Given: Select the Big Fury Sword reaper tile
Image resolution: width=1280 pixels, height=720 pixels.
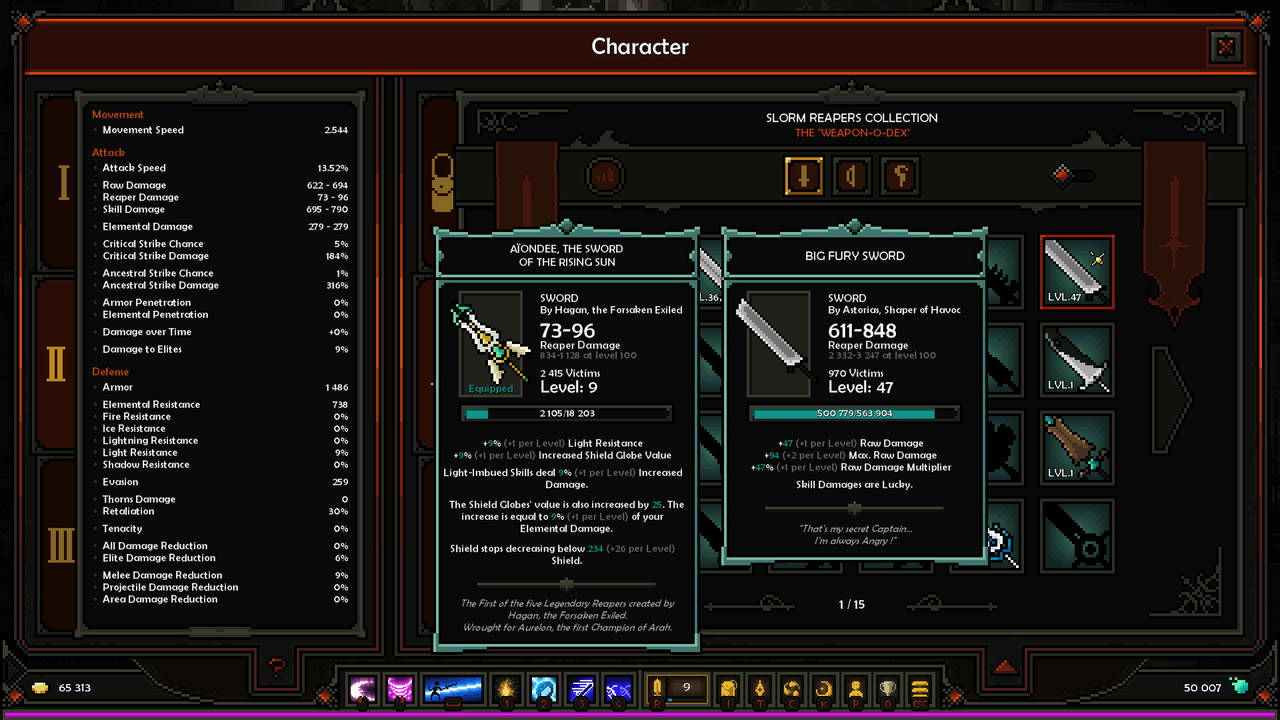Looking at the screenshot, I should pyautogui.click(x=1077, y=271).
